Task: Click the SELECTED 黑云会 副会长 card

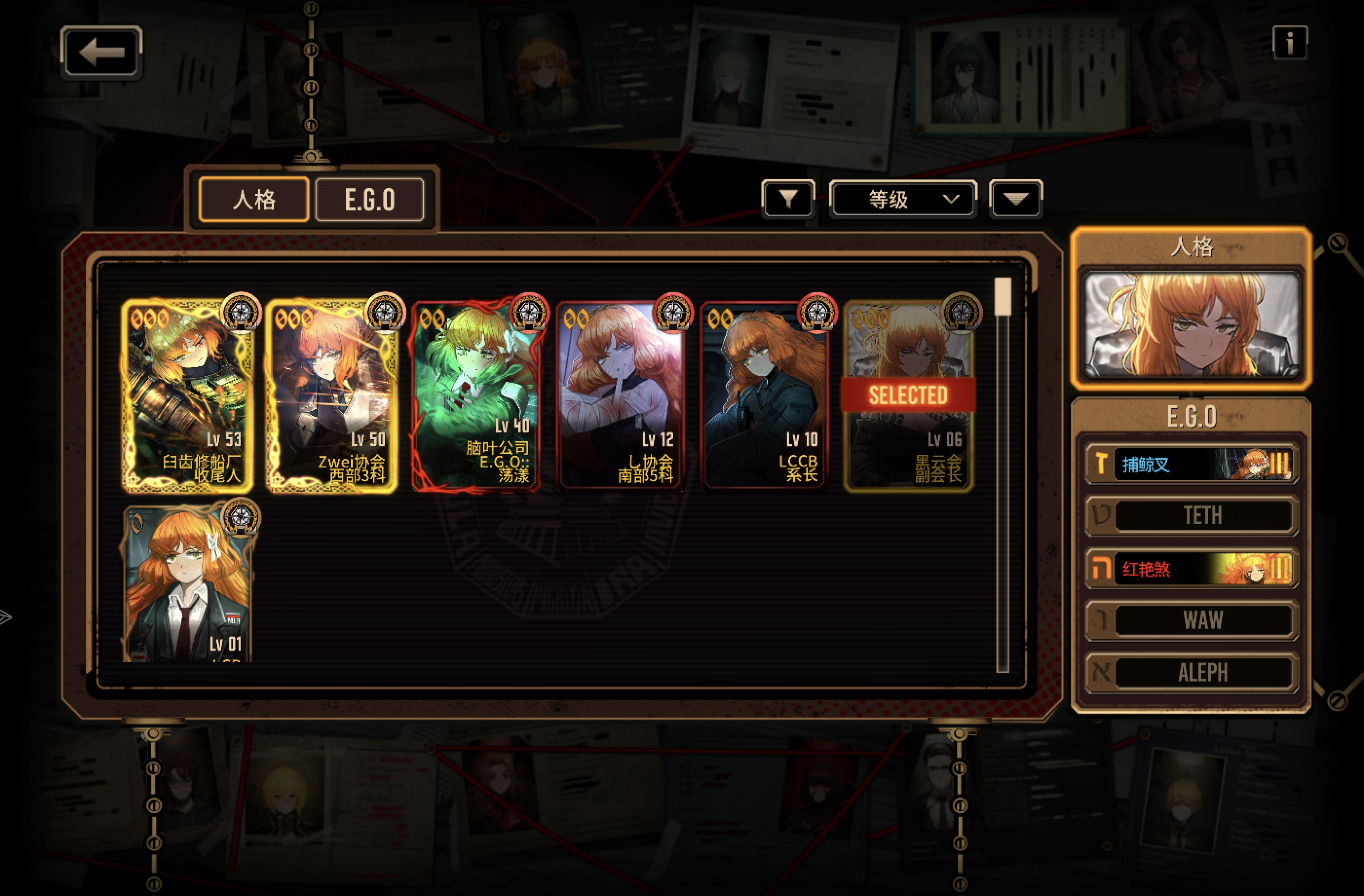Action: (909, 395)
